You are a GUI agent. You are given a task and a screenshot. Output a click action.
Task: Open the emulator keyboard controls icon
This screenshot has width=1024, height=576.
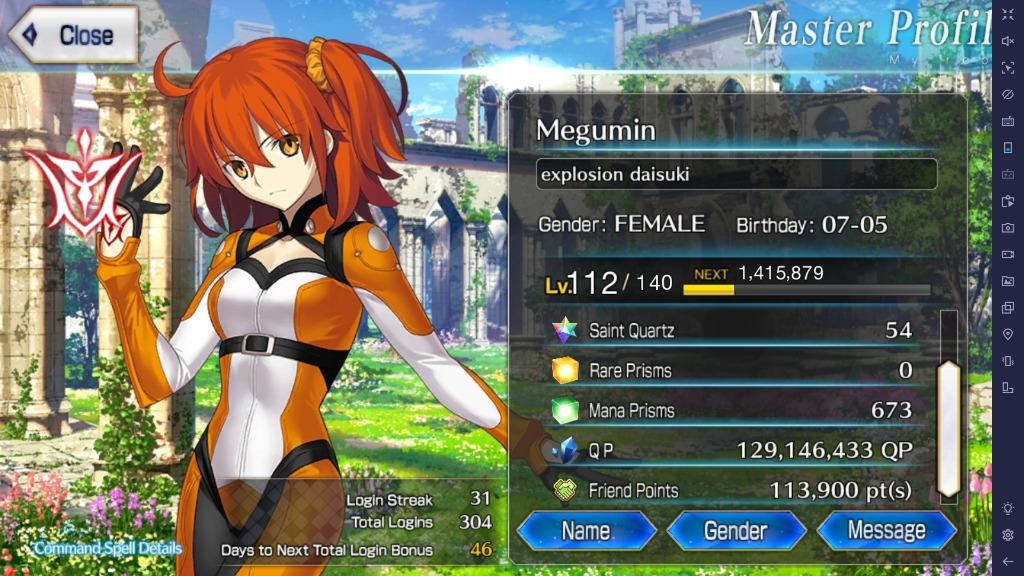tap(1008, 121)
